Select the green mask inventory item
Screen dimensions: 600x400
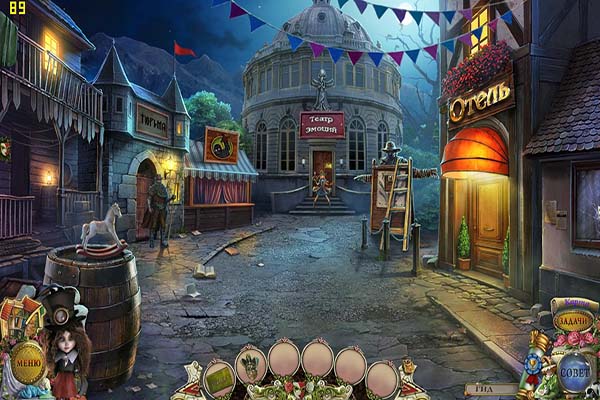[250, 364]
